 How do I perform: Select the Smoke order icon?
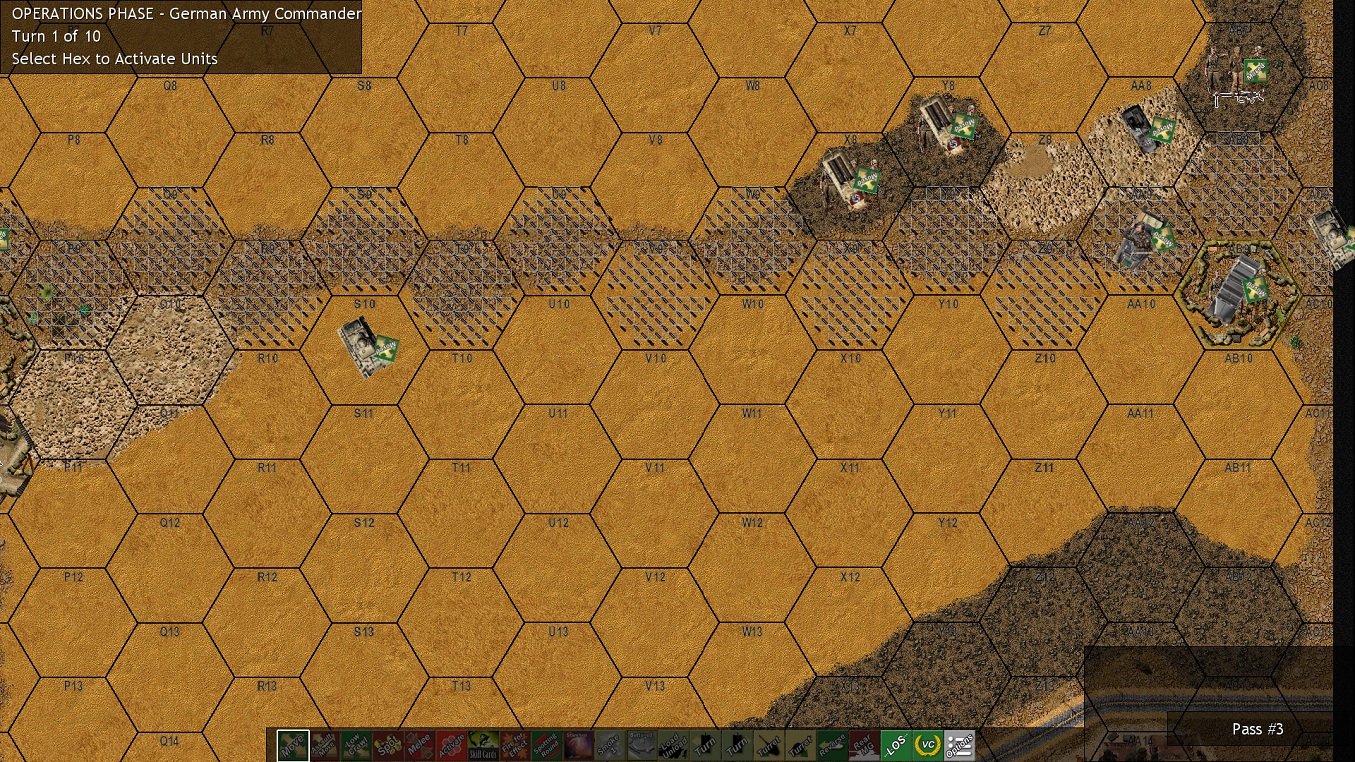coord(608,744)
